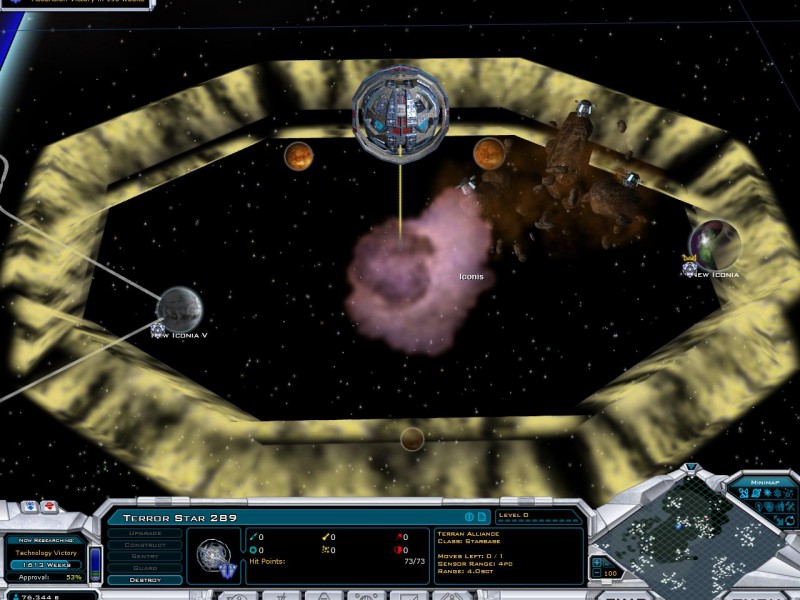Zoom in with the minimap plus button
The width and height of the screenshot is (800, 600).
coord(598,561)
